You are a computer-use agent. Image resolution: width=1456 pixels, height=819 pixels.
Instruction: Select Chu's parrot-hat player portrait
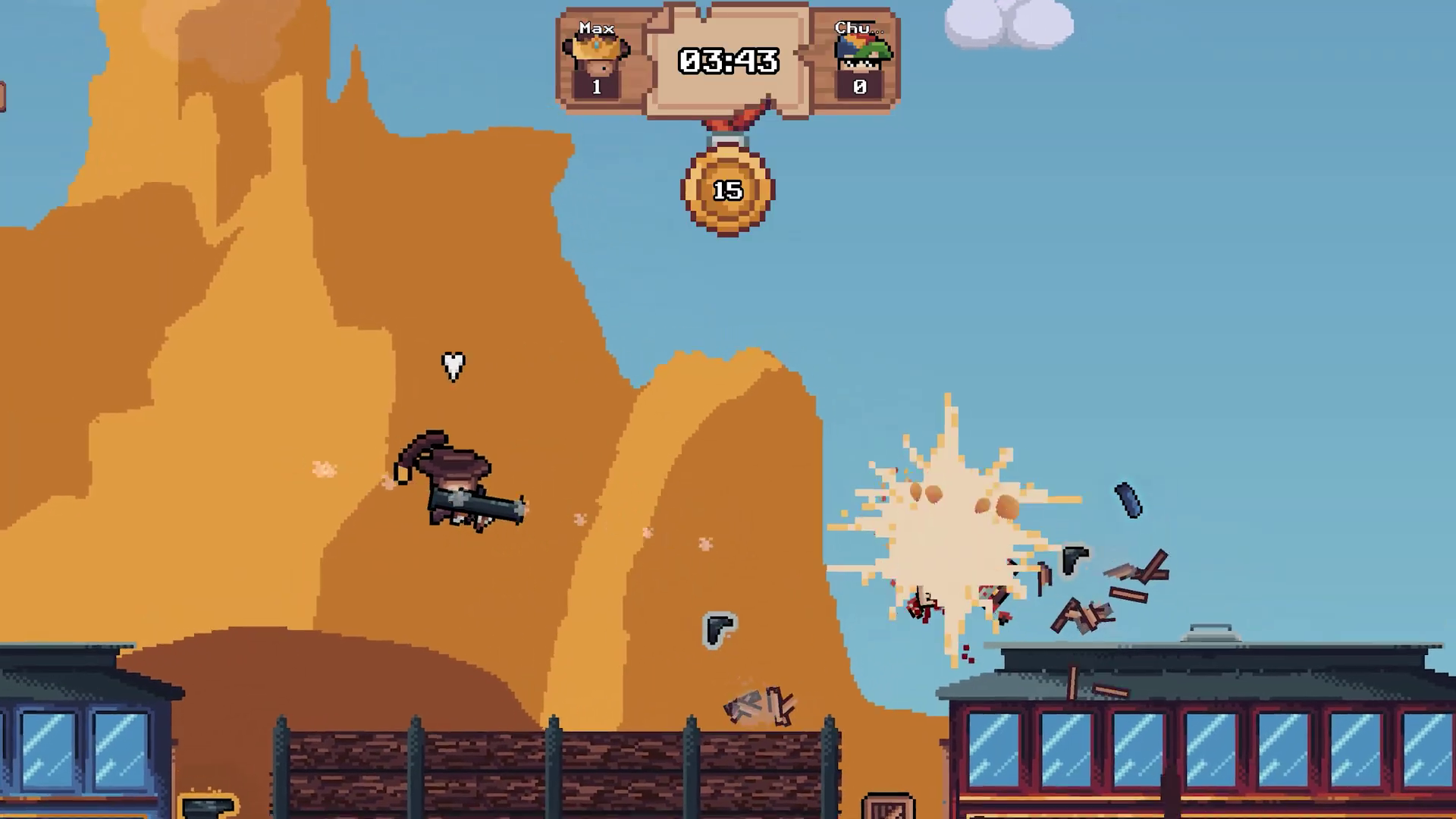pyautogui.click(x=861, y=55)
